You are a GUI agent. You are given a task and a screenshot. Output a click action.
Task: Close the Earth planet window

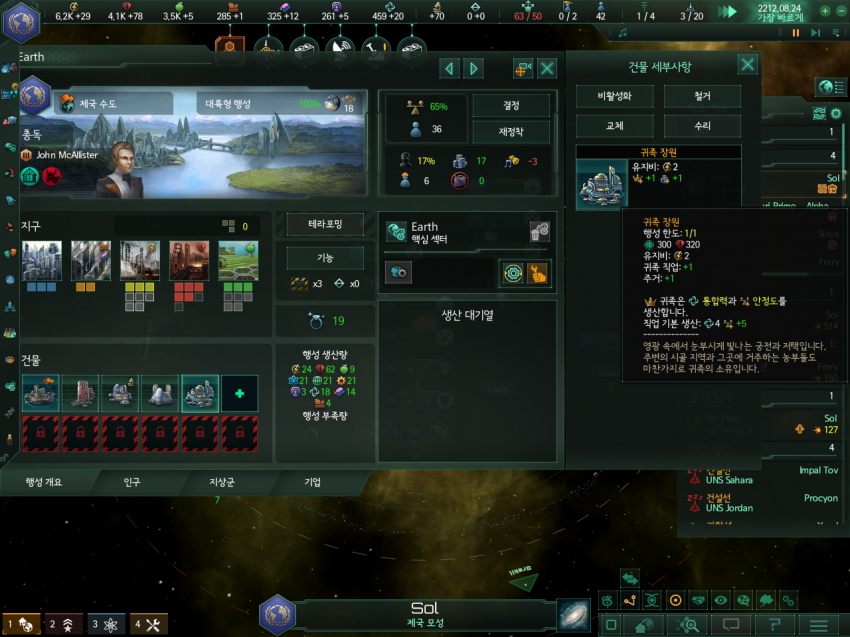click(x=547, y=68)
